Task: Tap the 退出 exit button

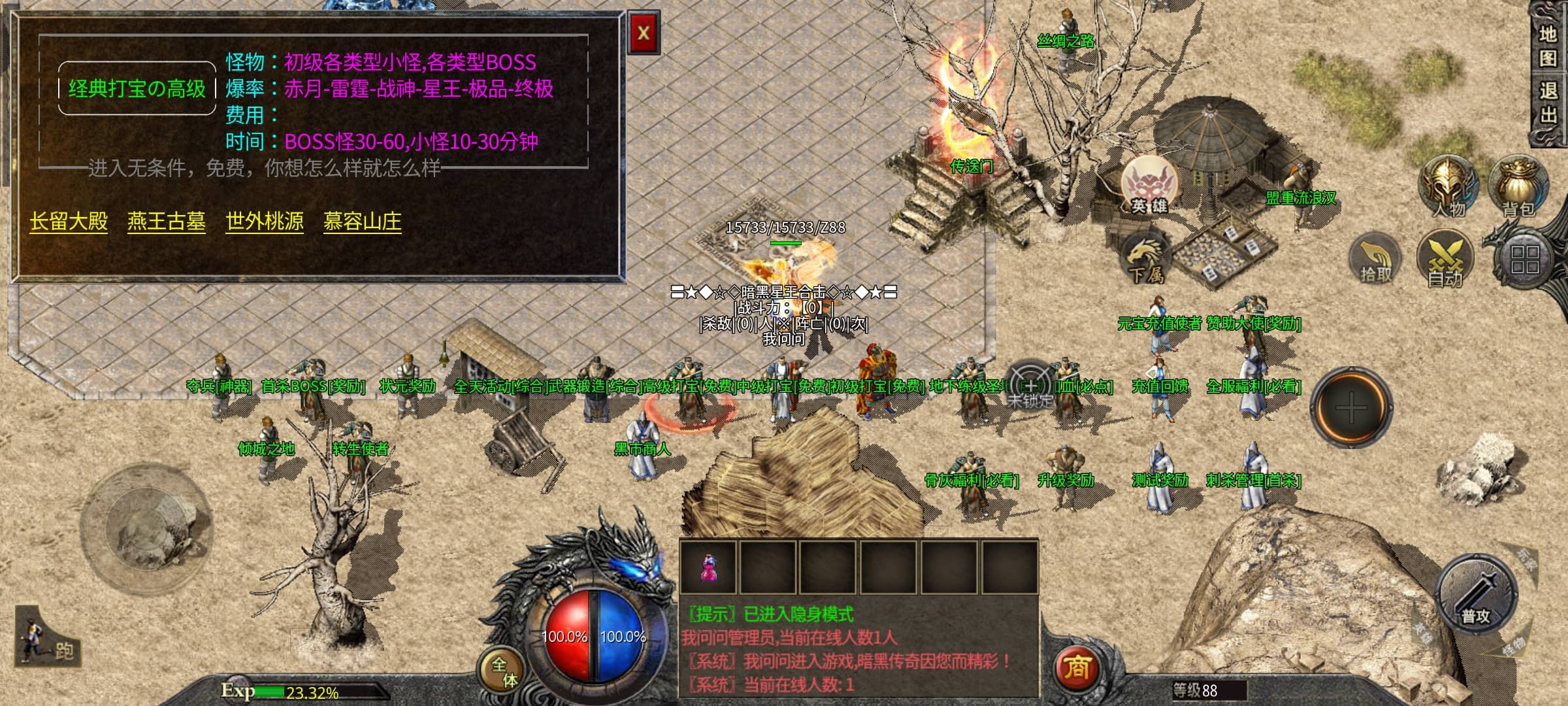Action: click(x=1548, y=103)
